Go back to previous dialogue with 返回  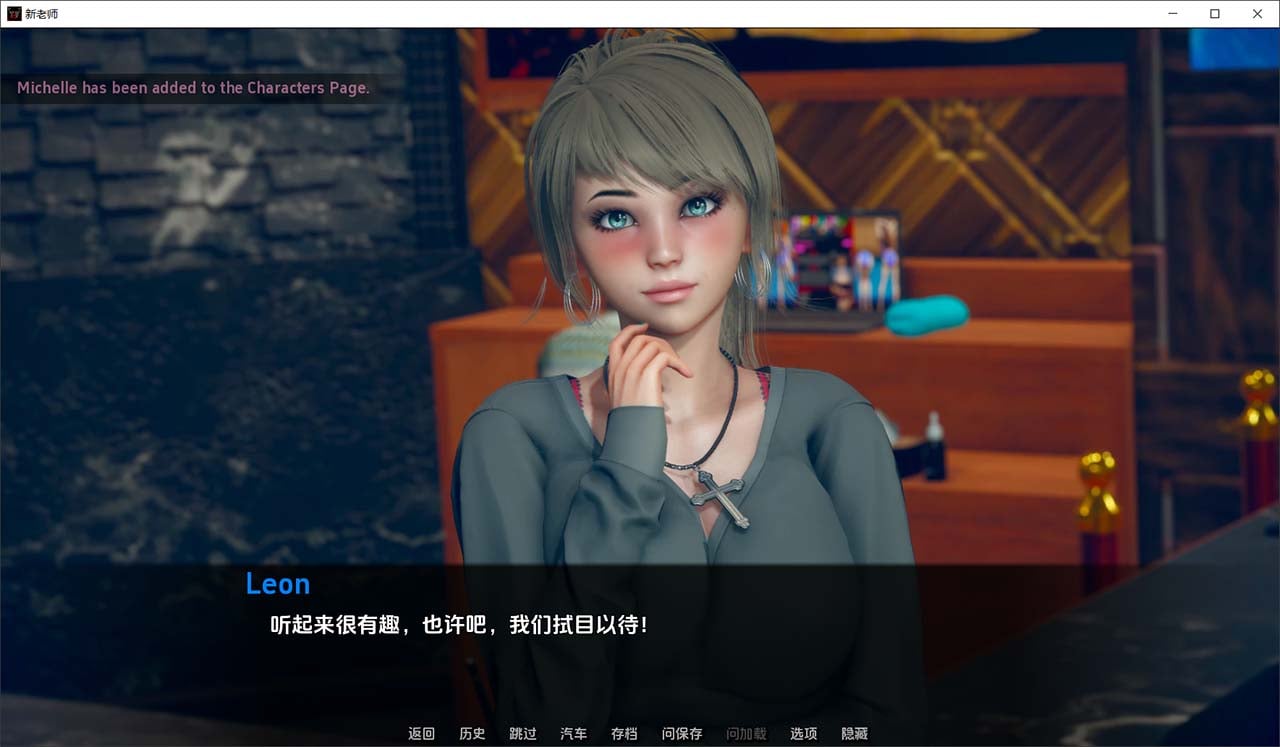coord(421,733)
